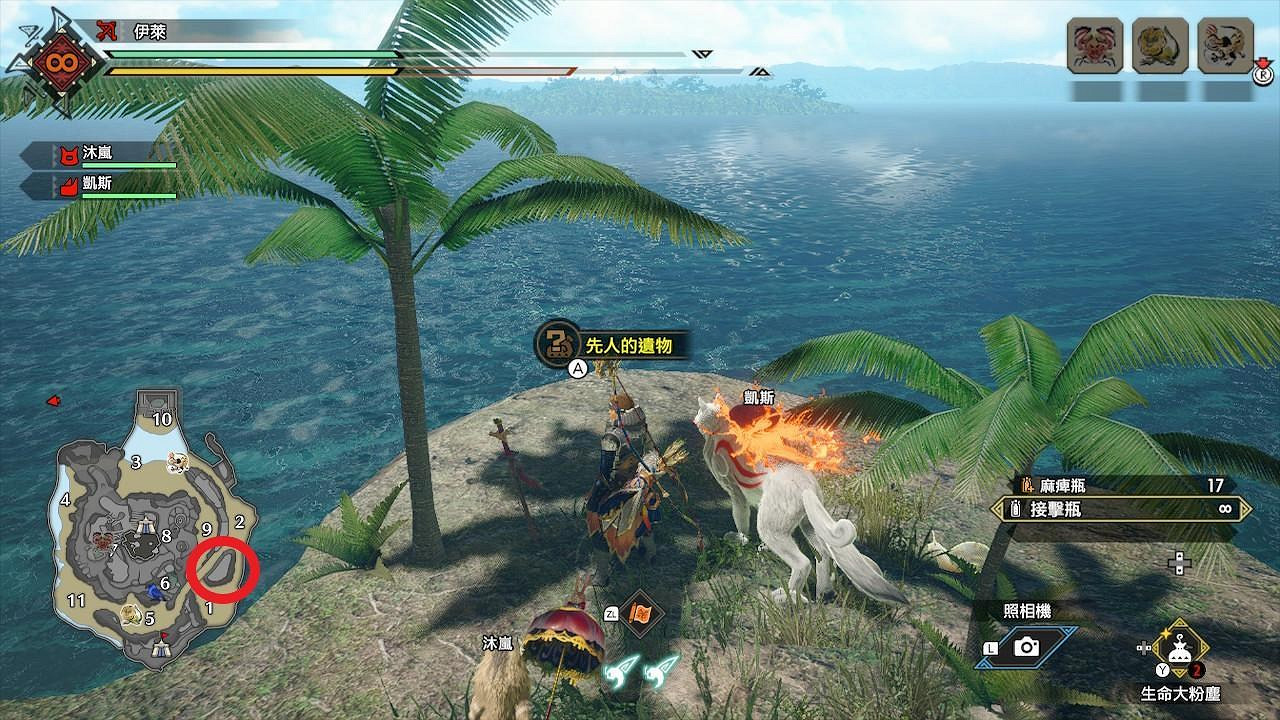Open the 照相機 camera action
Screen dimensions: 1280x720
(1026, 647)
